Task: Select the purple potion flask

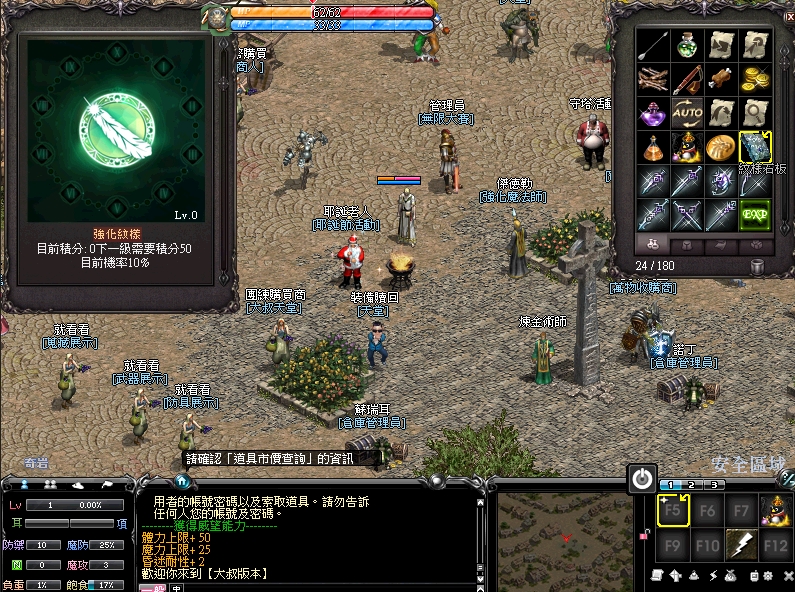Action: (653, 113)
